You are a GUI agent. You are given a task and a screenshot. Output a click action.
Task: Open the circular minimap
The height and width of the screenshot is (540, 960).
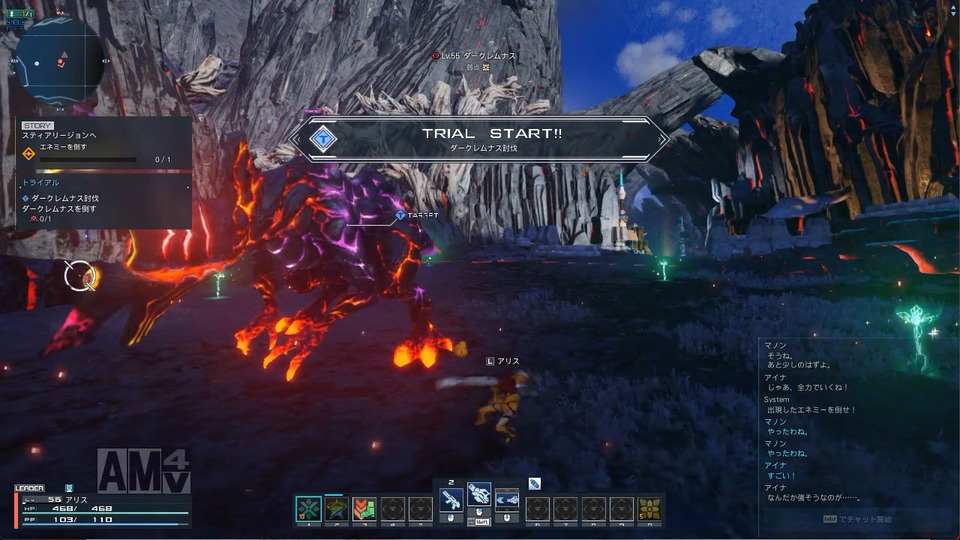(x=59, y=59)
